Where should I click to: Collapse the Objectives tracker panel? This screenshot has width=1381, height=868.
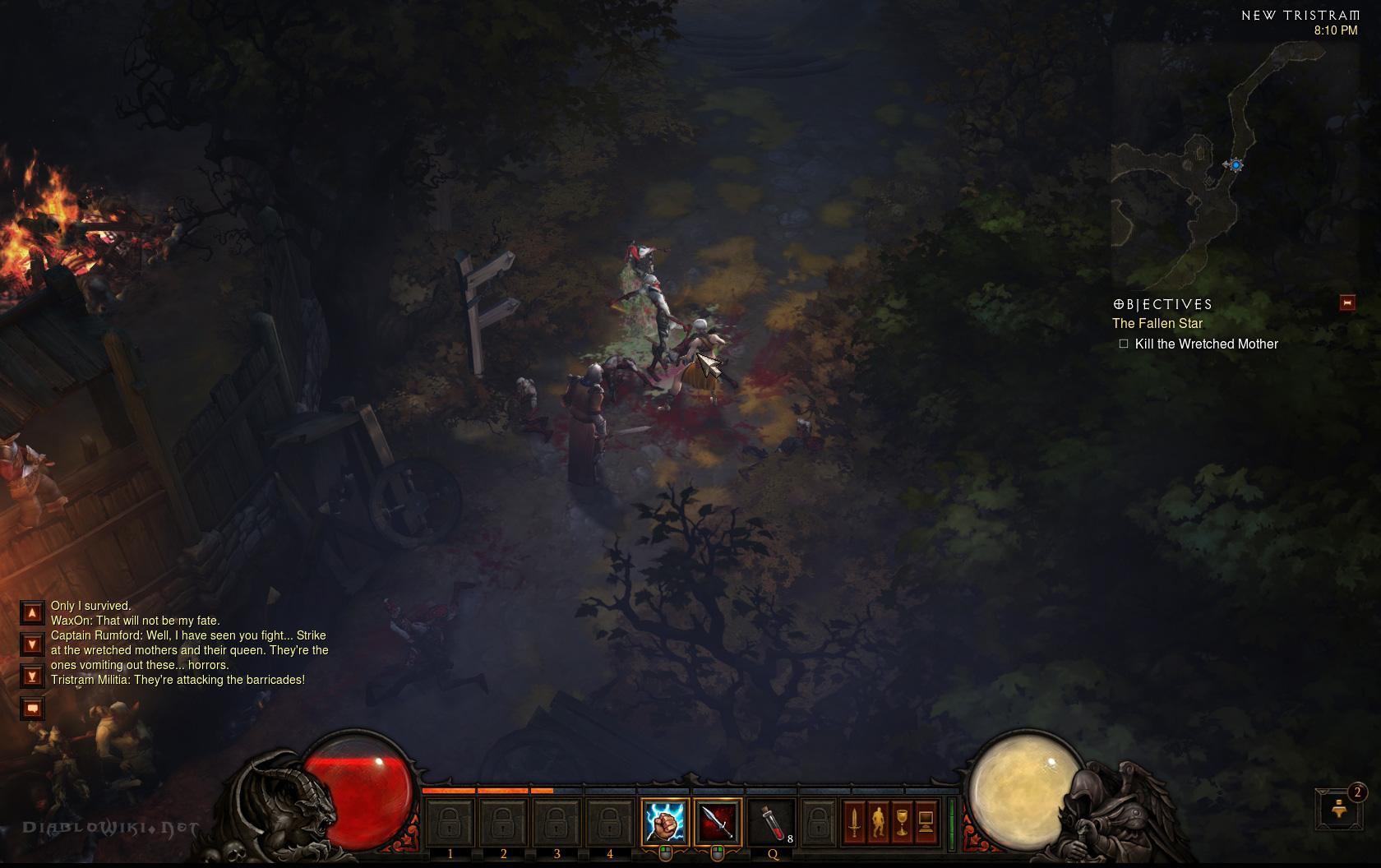pyautogui.click(x=1347, y=303)
